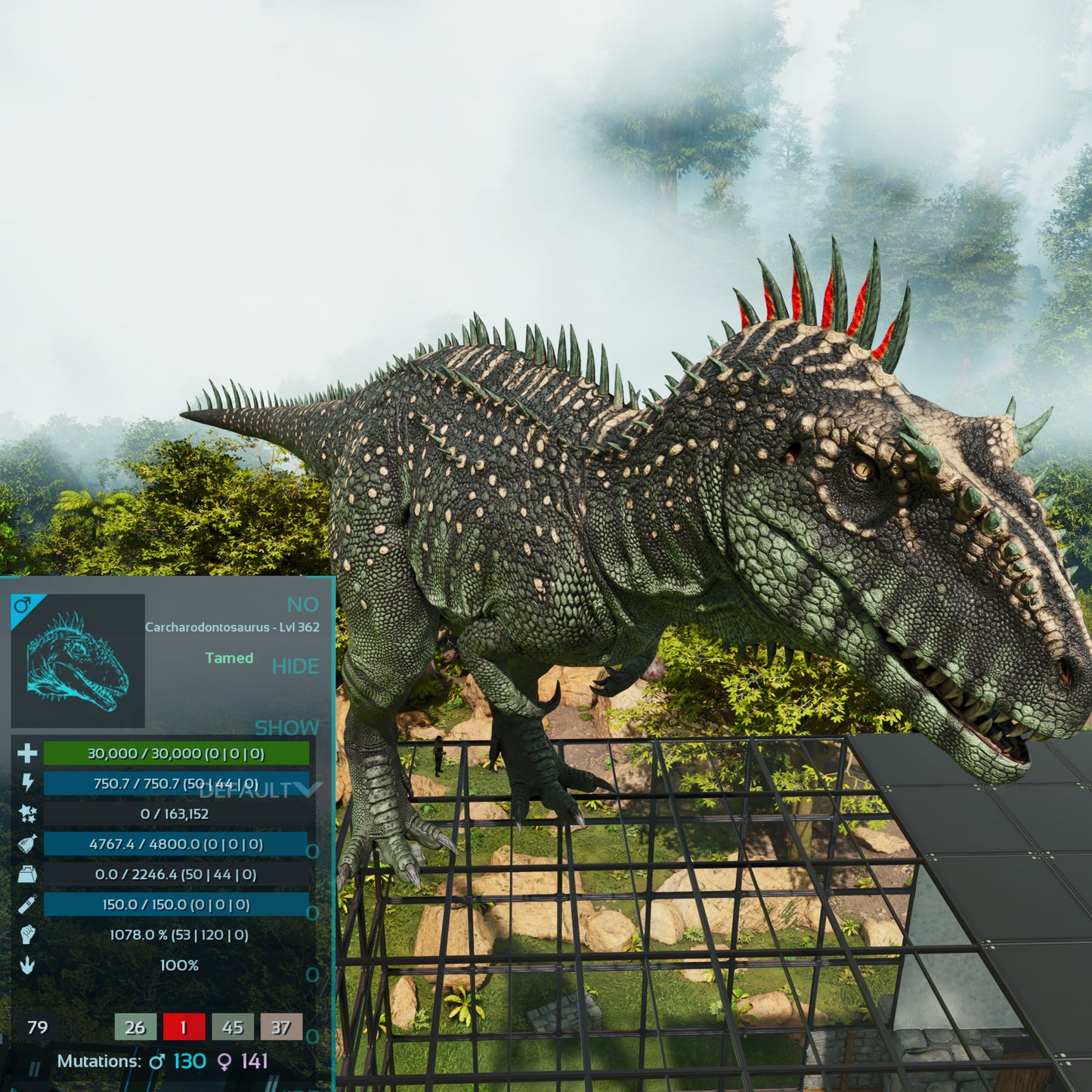Pick the color swatch numbered 26

point(135,1027)
